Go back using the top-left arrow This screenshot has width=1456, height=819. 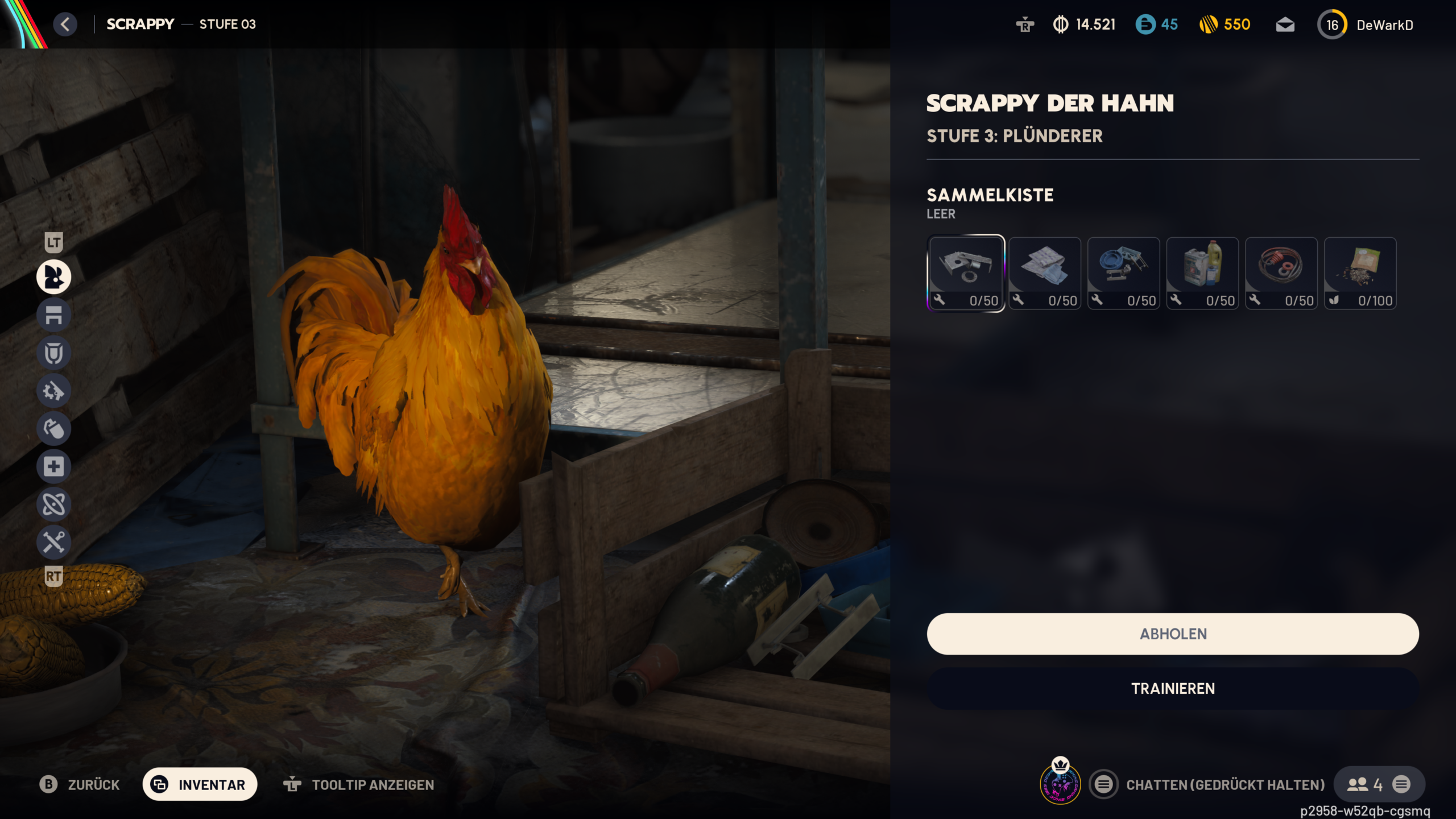(65, 24)
